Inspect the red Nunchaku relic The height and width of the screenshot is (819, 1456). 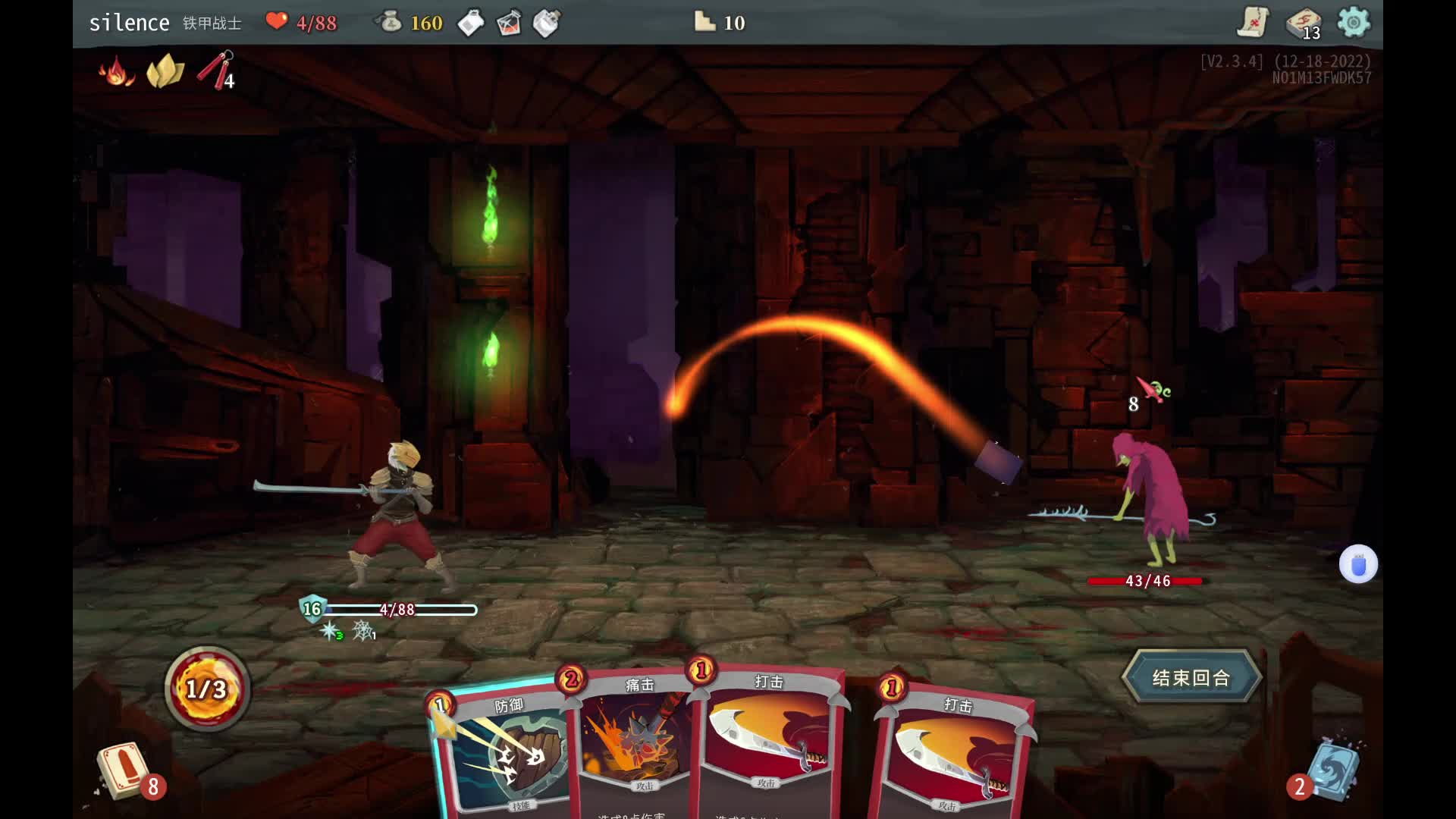216,71
